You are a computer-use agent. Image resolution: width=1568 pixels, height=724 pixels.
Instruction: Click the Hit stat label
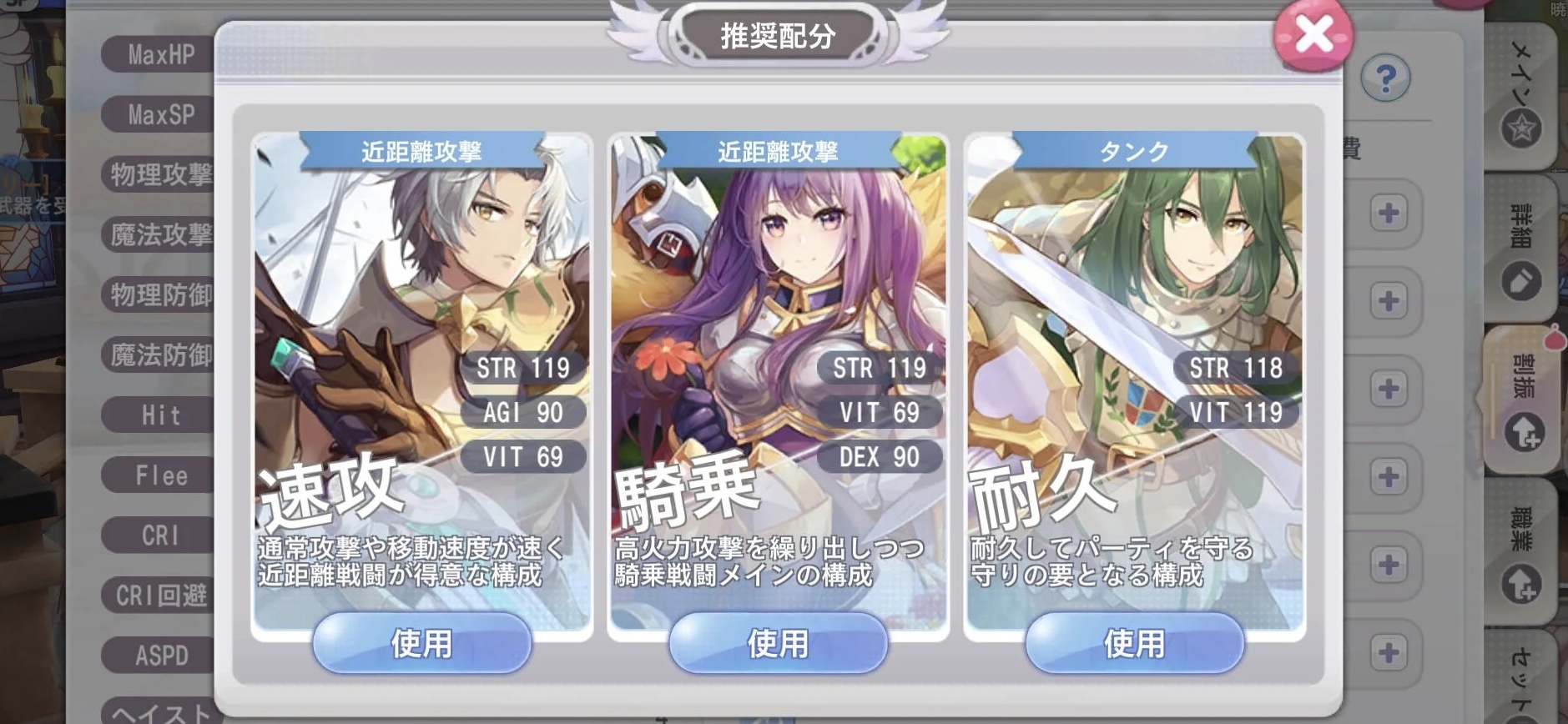[159, 415]
